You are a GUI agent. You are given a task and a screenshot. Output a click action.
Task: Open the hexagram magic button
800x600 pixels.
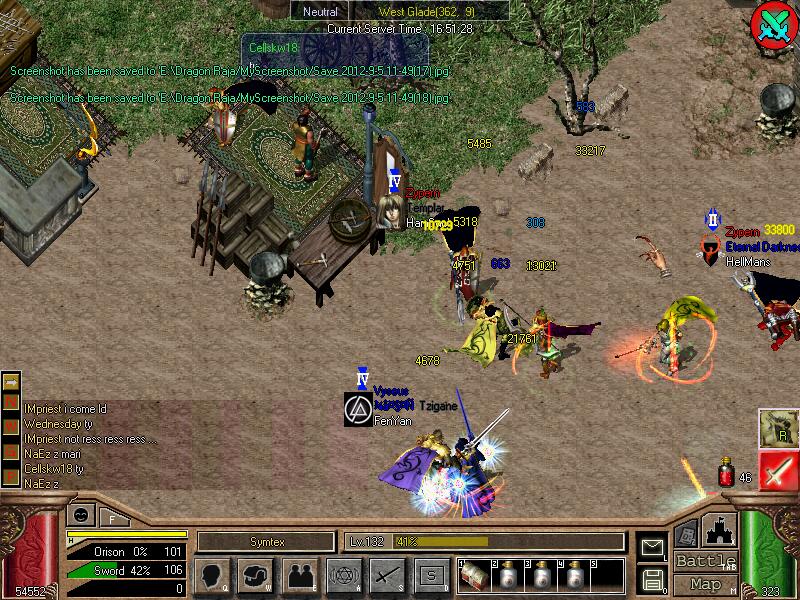[x=343, y=575]
